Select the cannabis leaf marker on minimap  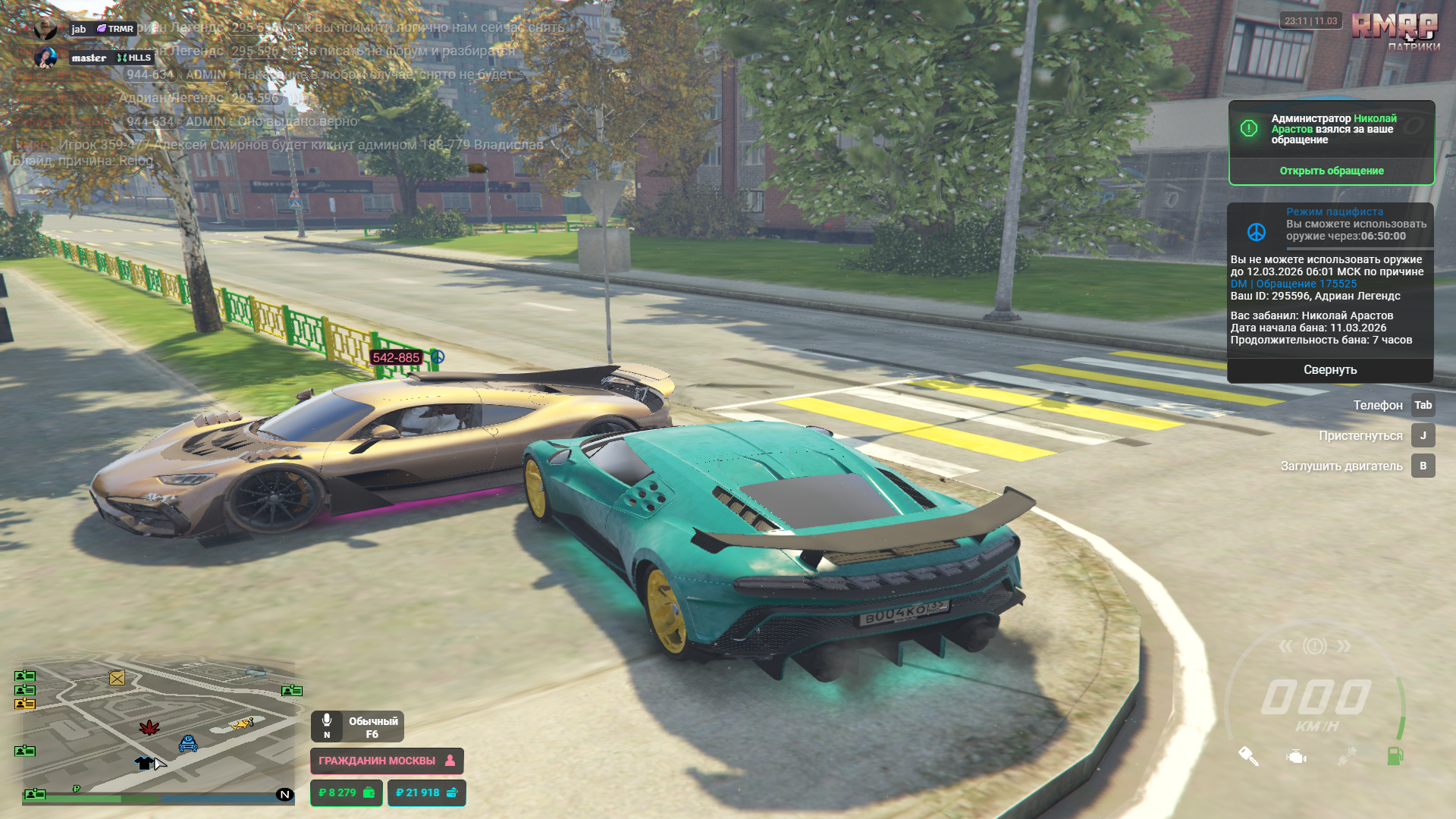[x=149, y=728]
